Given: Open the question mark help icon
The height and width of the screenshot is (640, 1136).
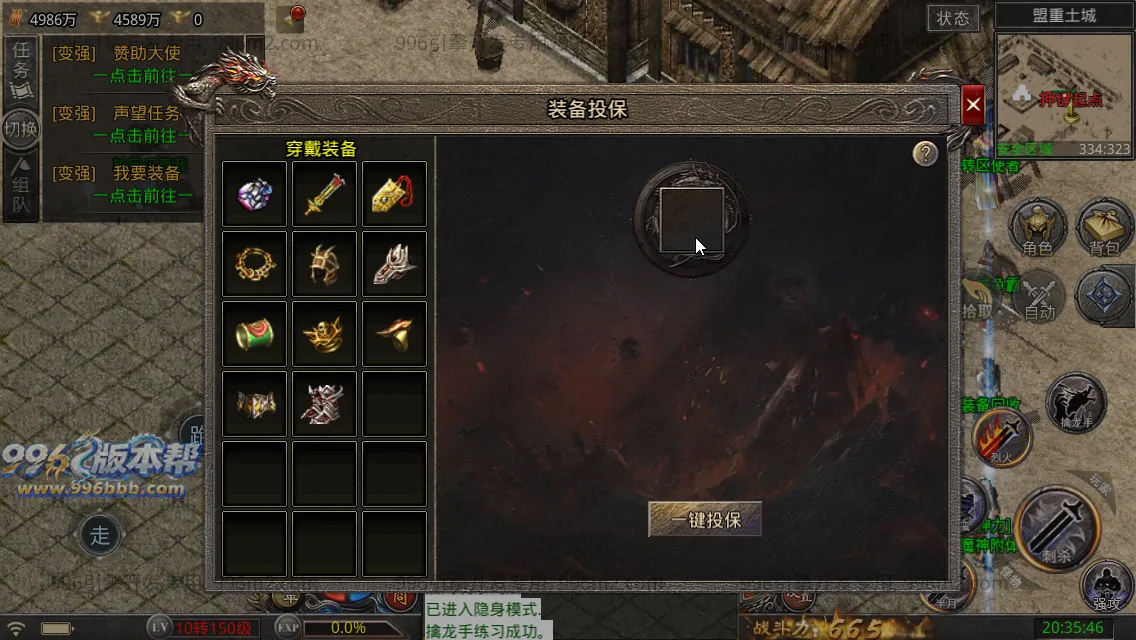Looking at the screenshot, I should [x=925, y=153].
